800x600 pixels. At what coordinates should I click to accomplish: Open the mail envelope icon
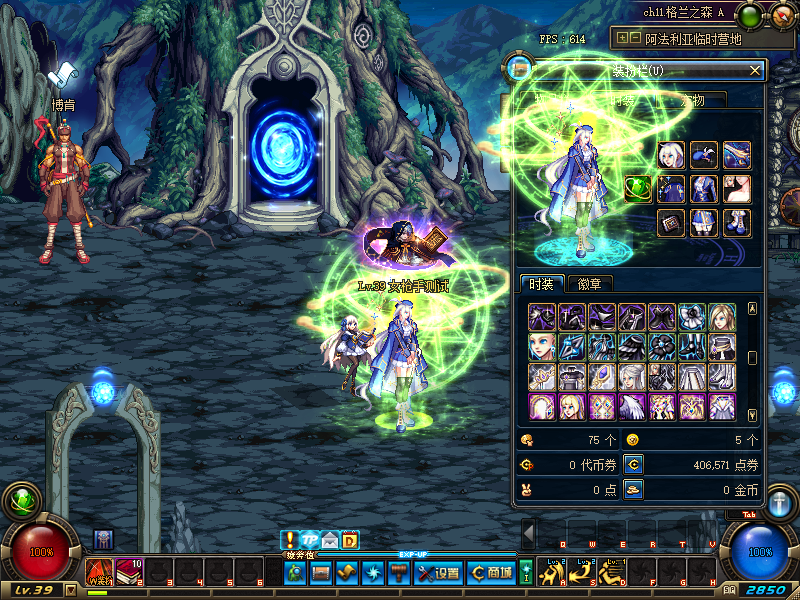pos(330,541)
